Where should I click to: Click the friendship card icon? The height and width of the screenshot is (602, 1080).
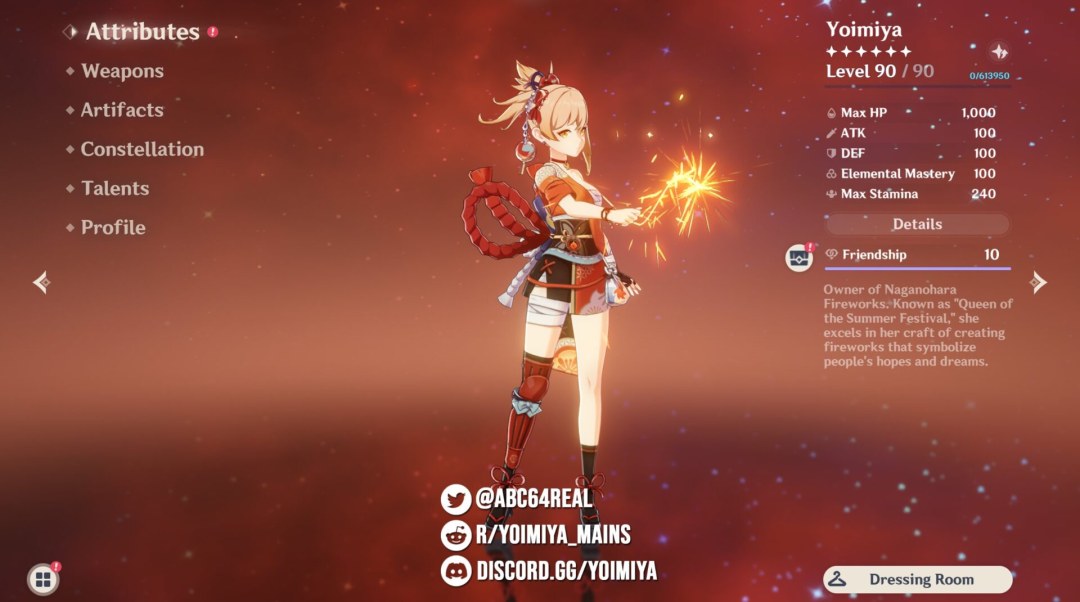tap(799, 257)
